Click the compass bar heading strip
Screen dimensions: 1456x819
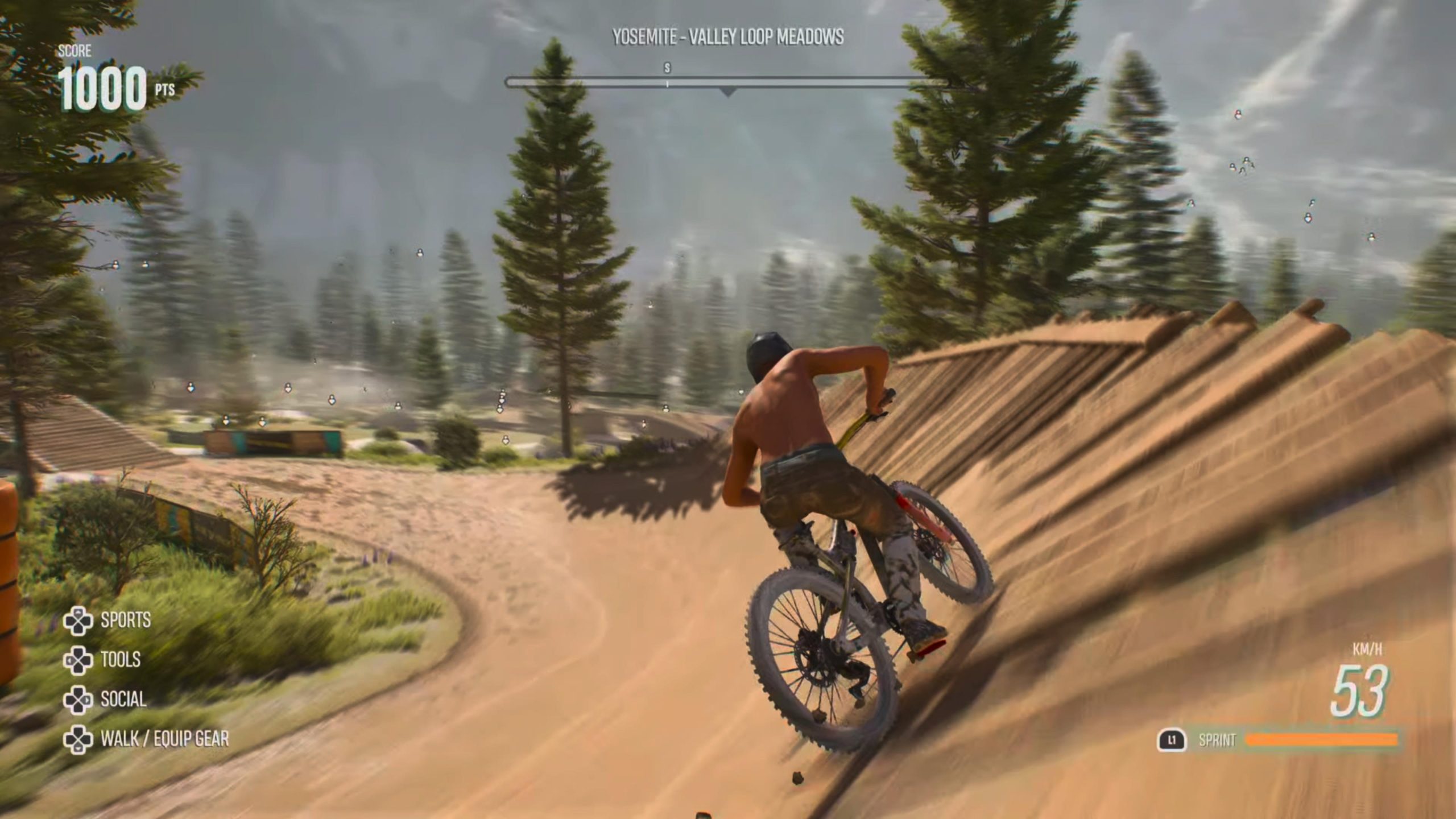pos(728,83)
